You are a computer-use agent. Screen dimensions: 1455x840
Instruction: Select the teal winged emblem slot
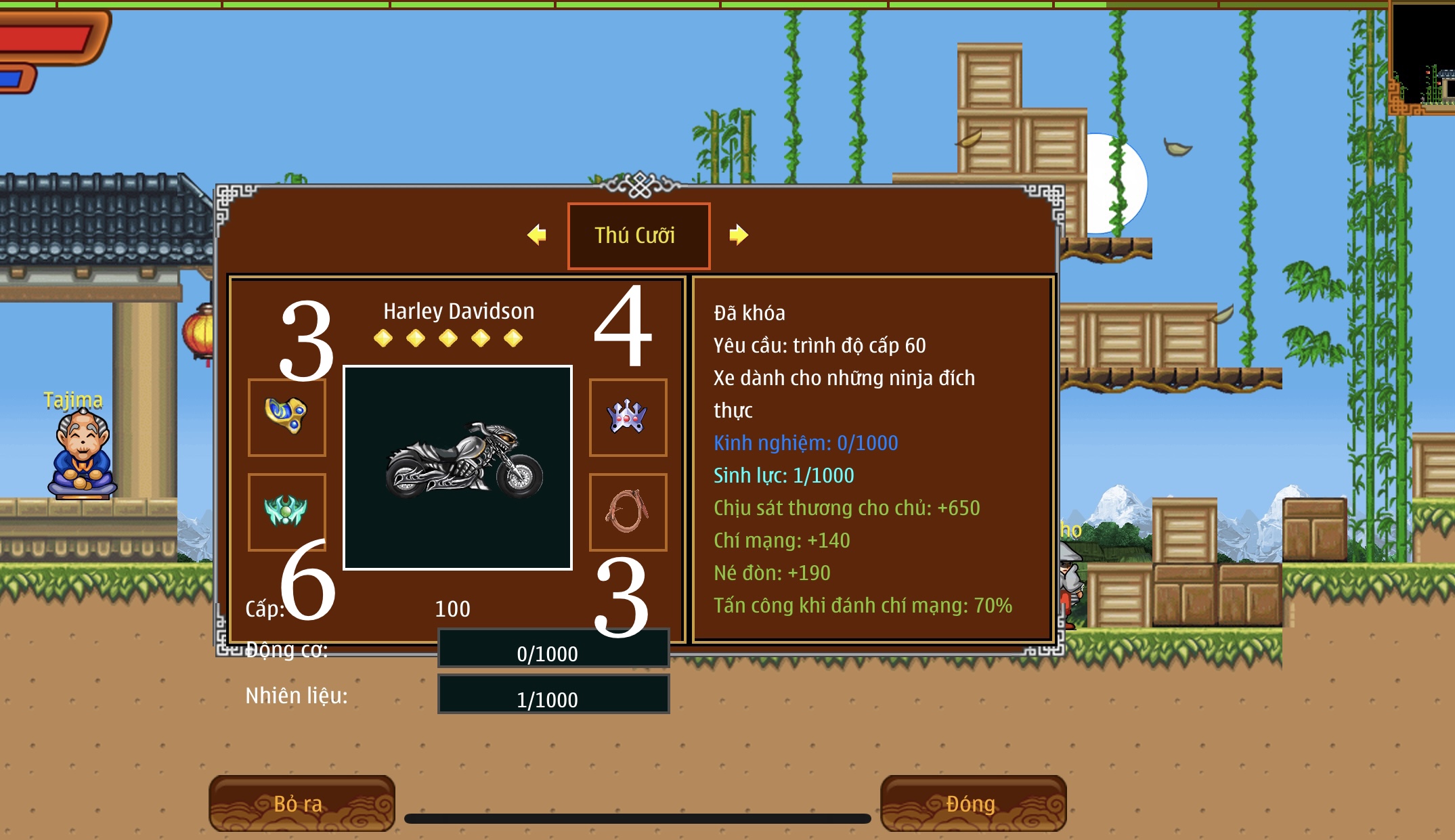click(x=286, y=511)
